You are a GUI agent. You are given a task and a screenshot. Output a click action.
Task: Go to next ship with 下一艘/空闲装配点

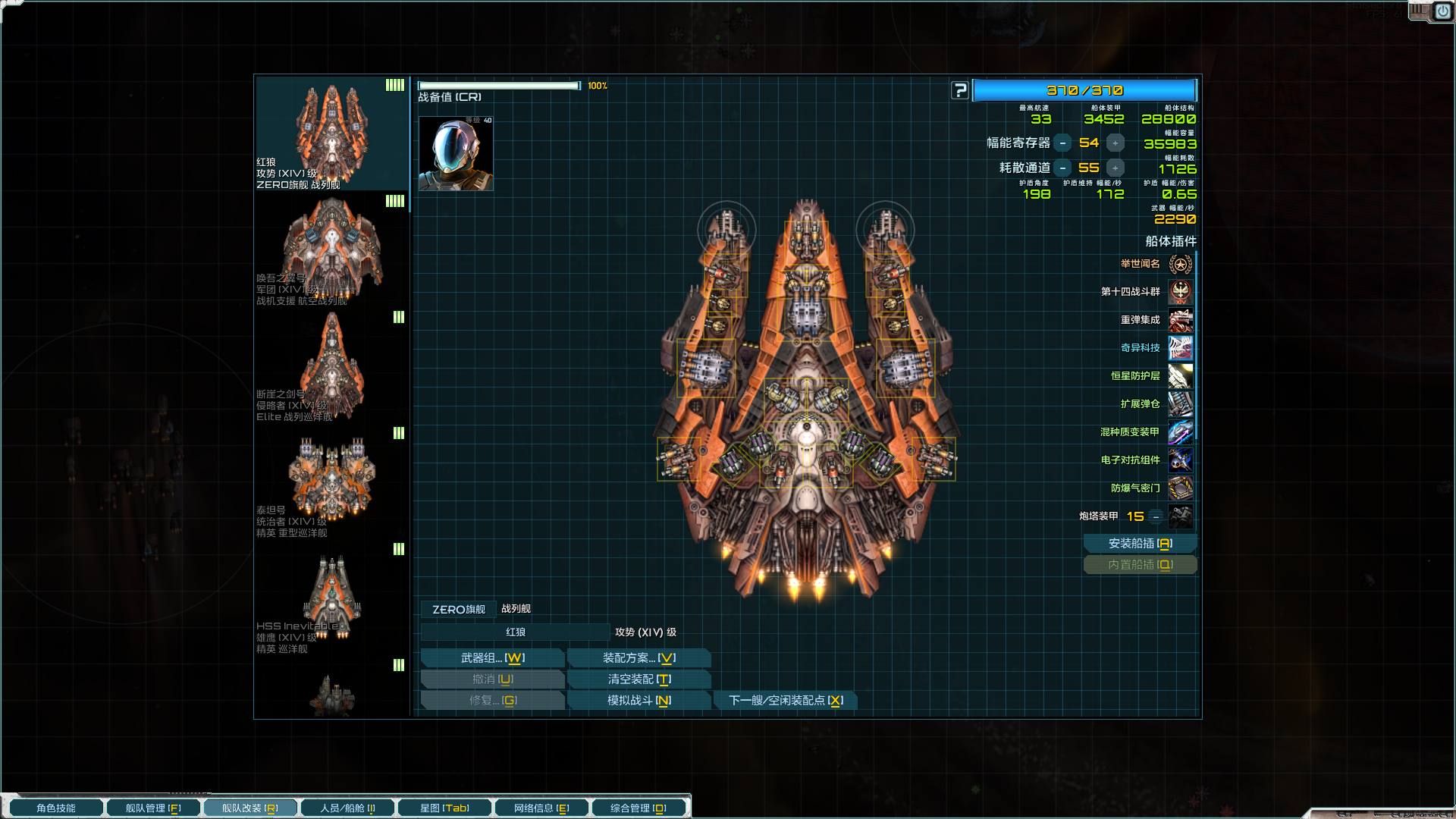tap(786, 701)
